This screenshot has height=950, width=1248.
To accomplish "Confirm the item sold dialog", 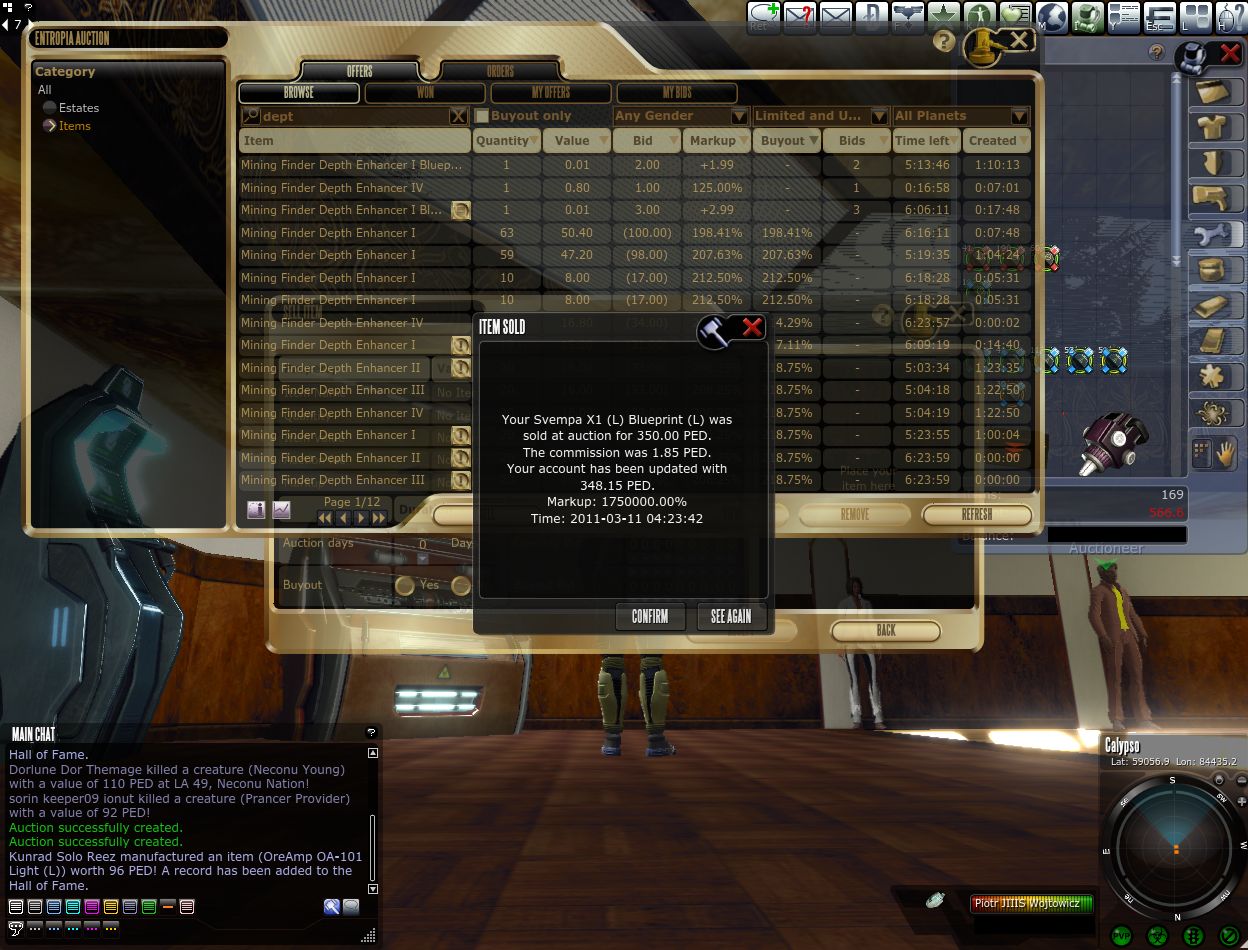I will tap(650, 617).
